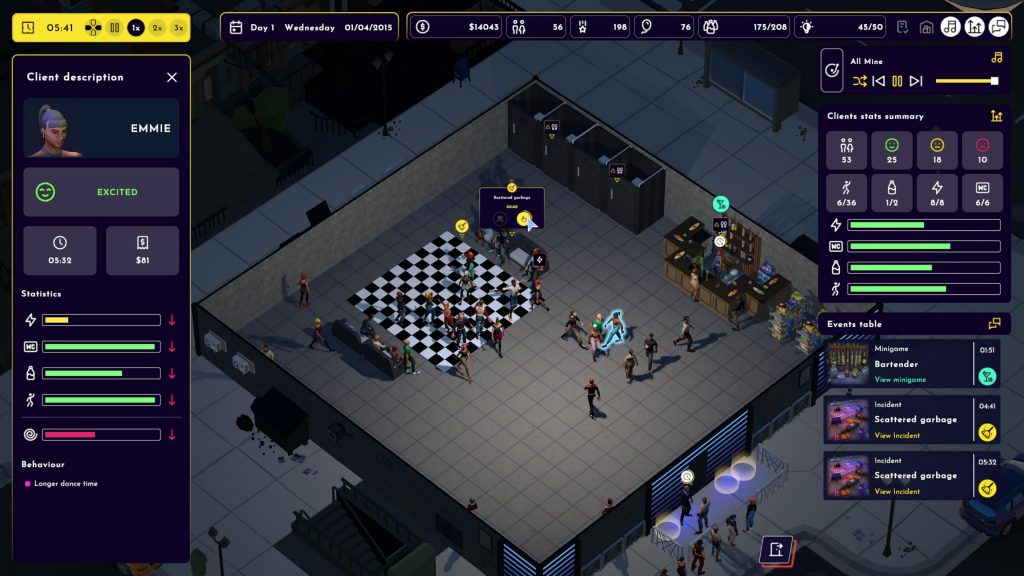Open the club building icon

pyautogui.click(x=926, y=27)
